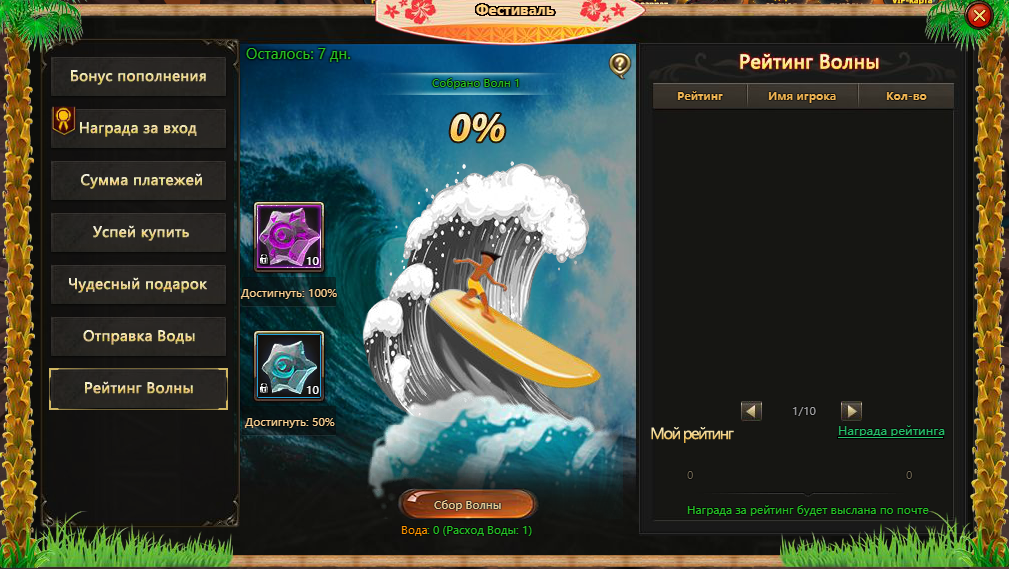Show the Чудесный подарок tab
Image resolution: width=1009 pixels, height=569 pixels.
point(138,284)
